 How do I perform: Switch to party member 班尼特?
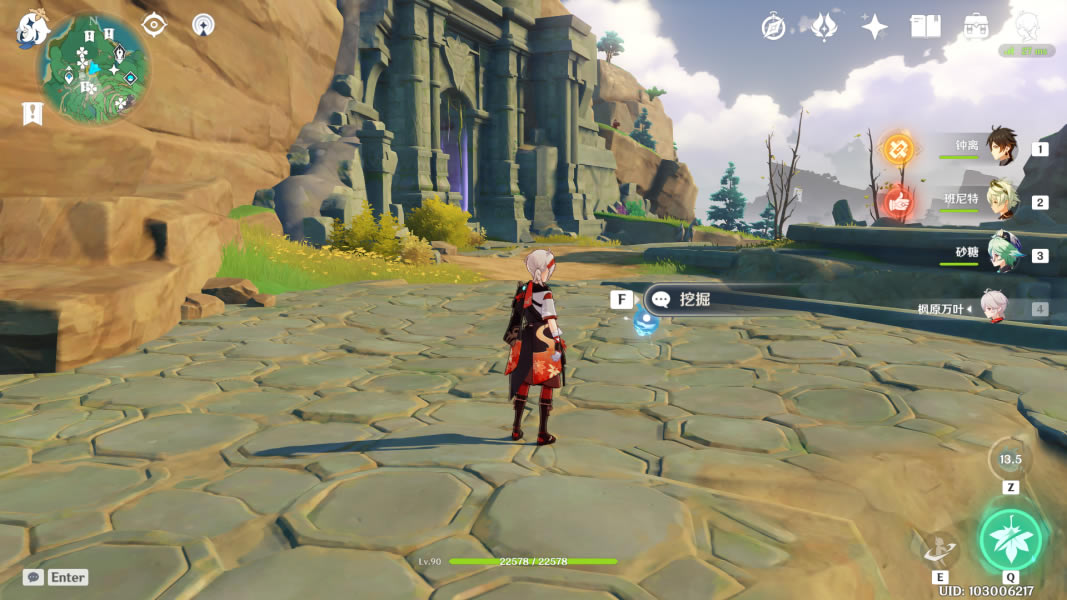click(x=1001, y=200)
